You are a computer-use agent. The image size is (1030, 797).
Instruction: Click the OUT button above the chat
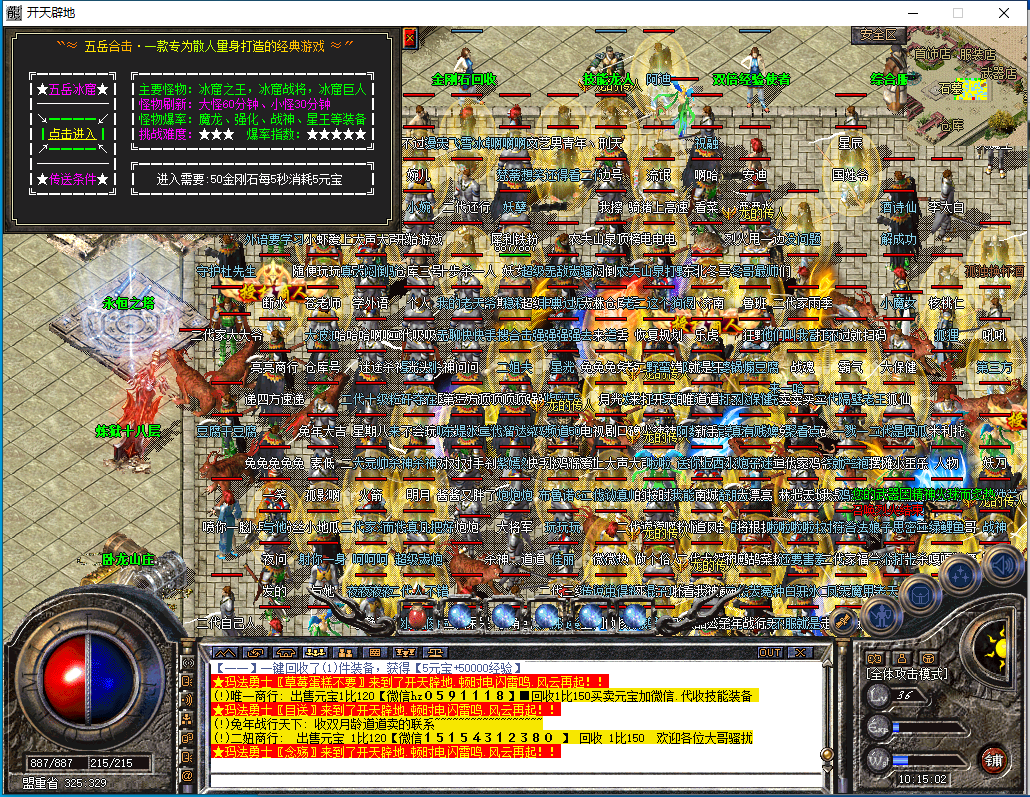(770, 653)
